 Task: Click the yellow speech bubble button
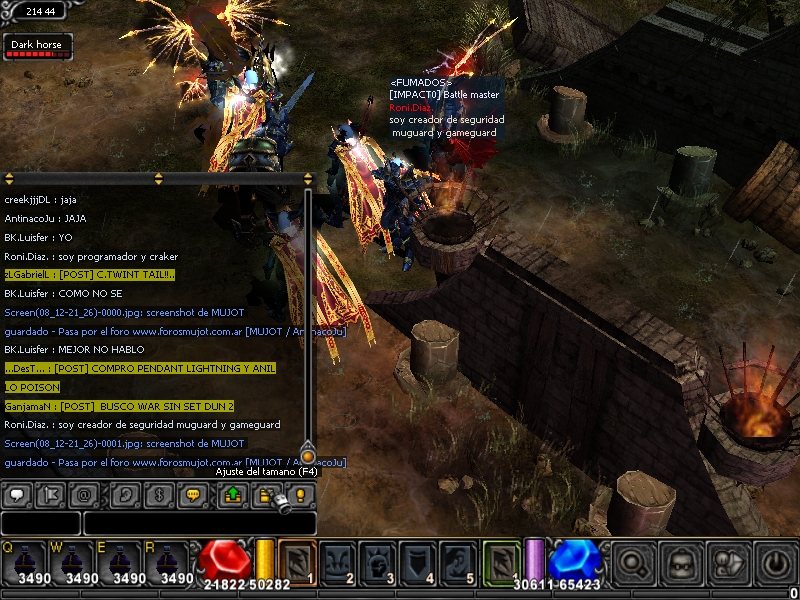194,495
